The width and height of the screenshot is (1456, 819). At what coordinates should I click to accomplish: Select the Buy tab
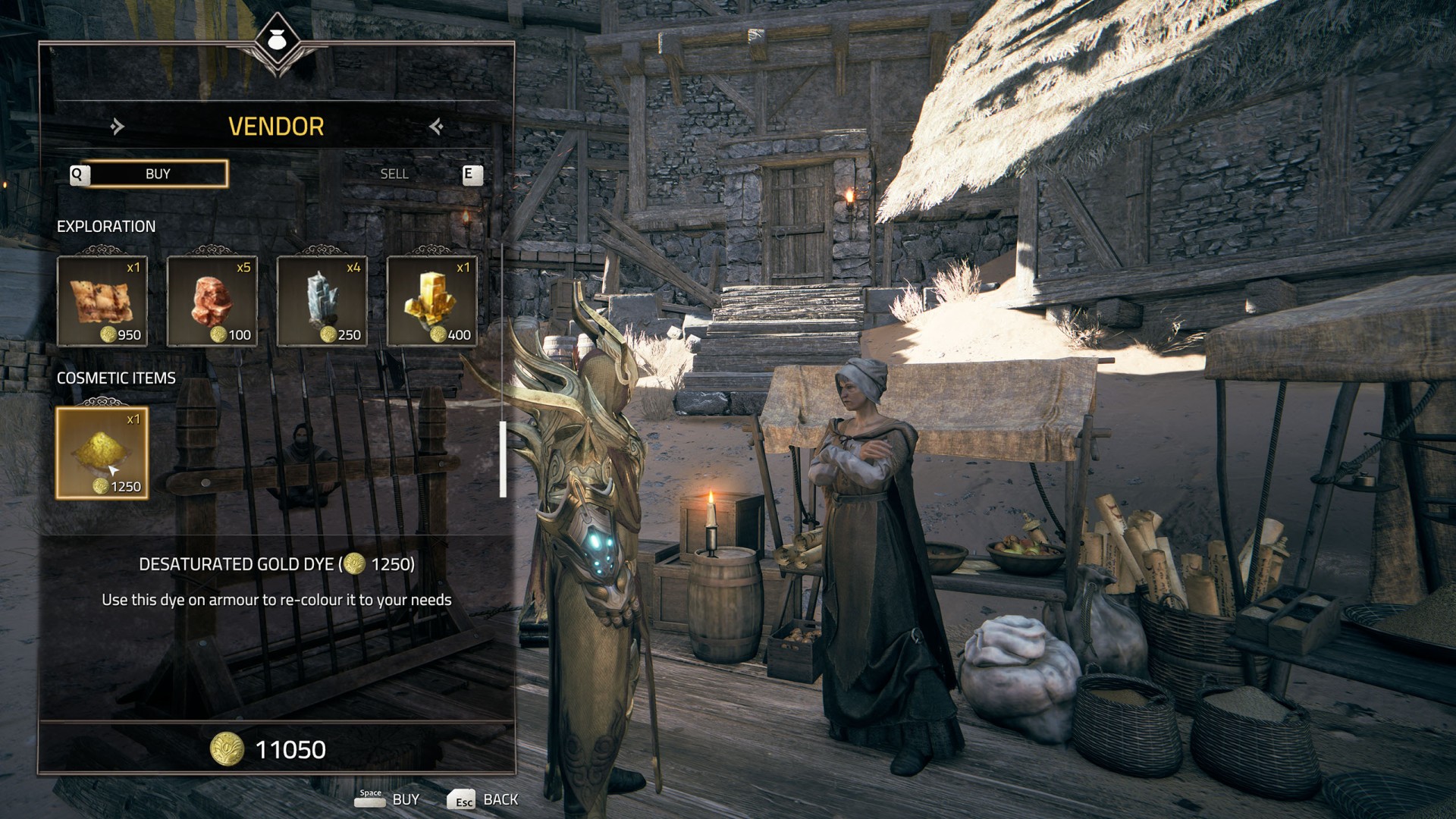158,174
